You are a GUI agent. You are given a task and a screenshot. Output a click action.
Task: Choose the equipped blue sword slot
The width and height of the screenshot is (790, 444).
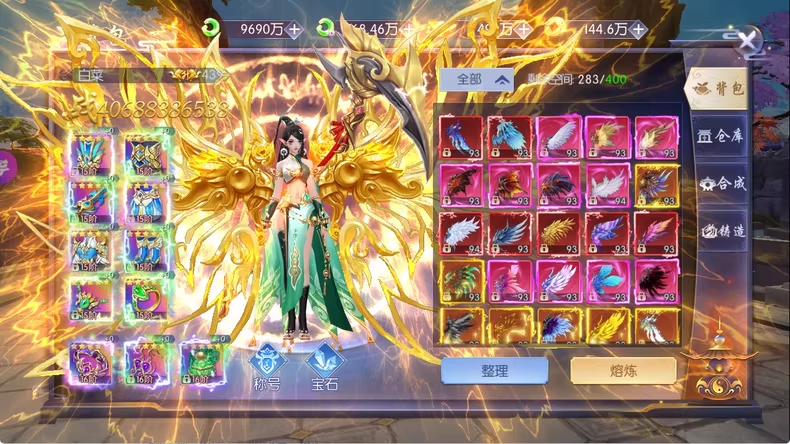coord(90,201)
